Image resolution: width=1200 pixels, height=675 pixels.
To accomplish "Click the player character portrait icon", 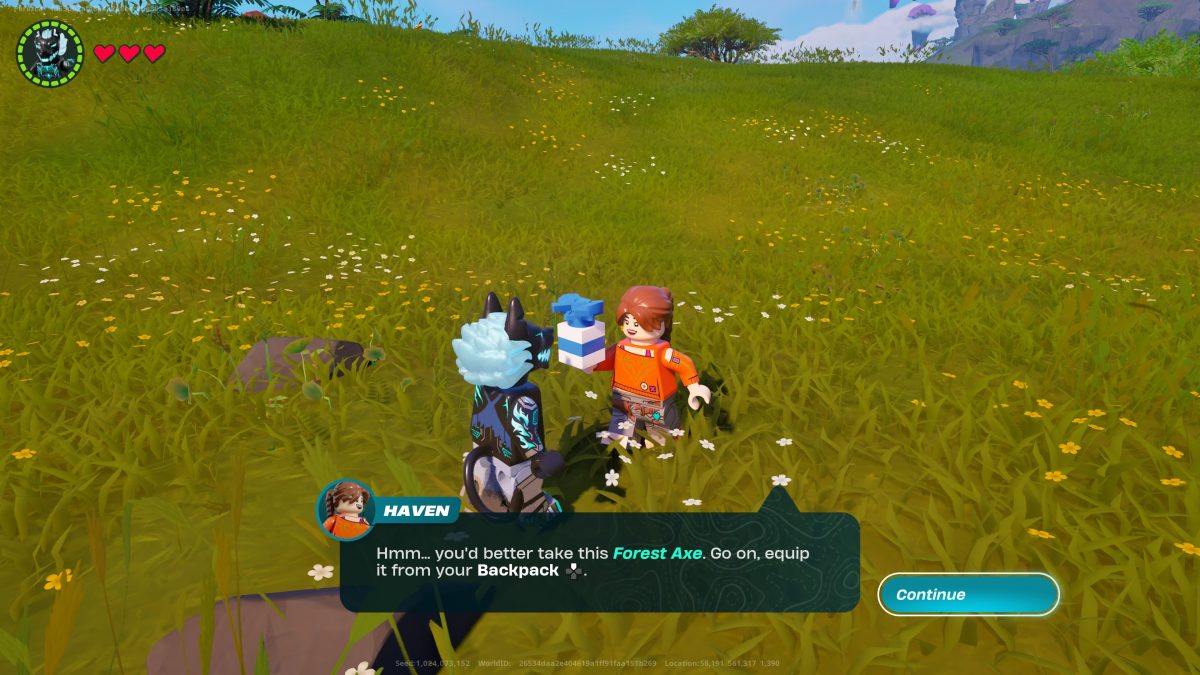I will (50, 53).
